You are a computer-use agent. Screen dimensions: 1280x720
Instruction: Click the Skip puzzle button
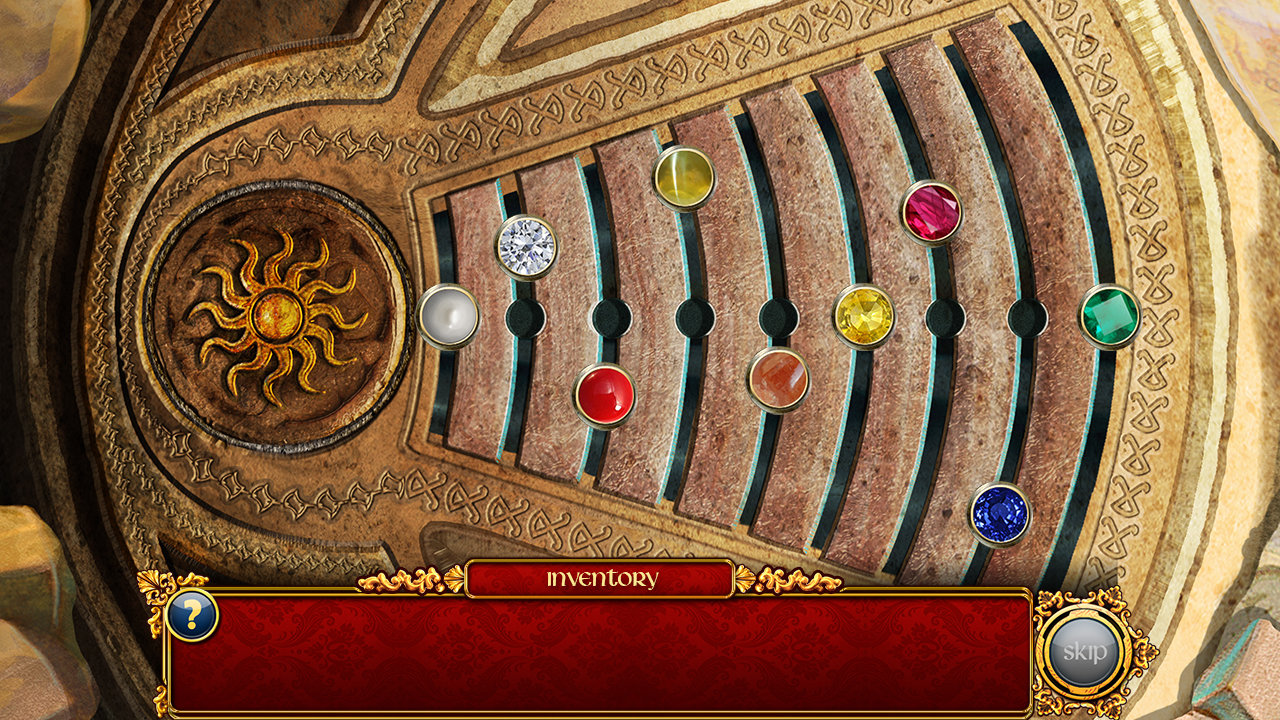point(1084,653)
